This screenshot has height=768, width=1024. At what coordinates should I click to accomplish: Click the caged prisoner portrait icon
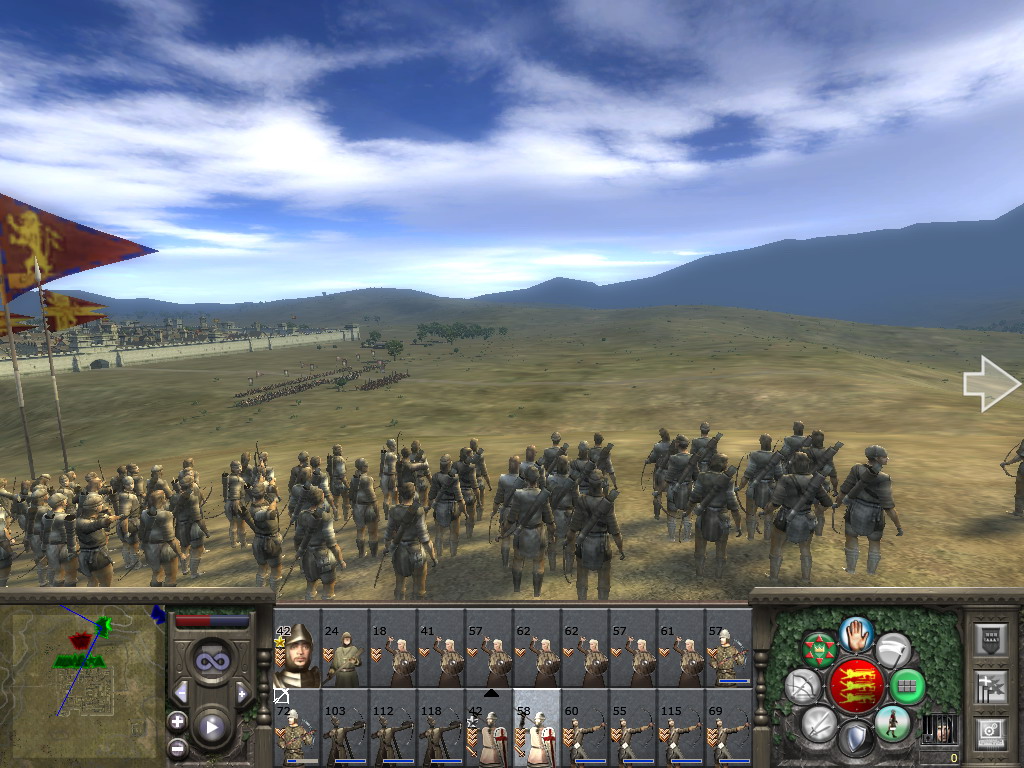click(x=939, y=729)
